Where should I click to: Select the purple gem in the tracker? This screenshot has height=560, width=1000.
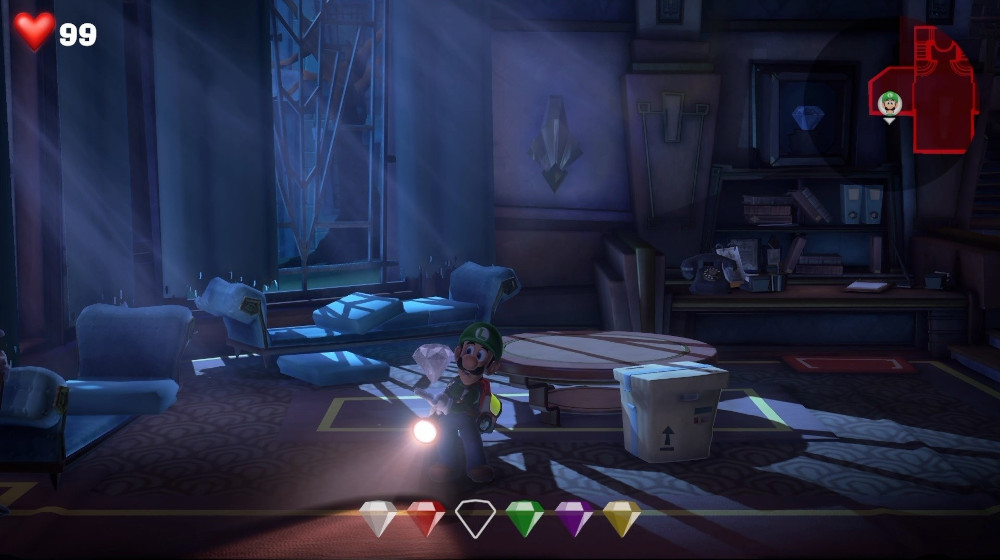573,518
